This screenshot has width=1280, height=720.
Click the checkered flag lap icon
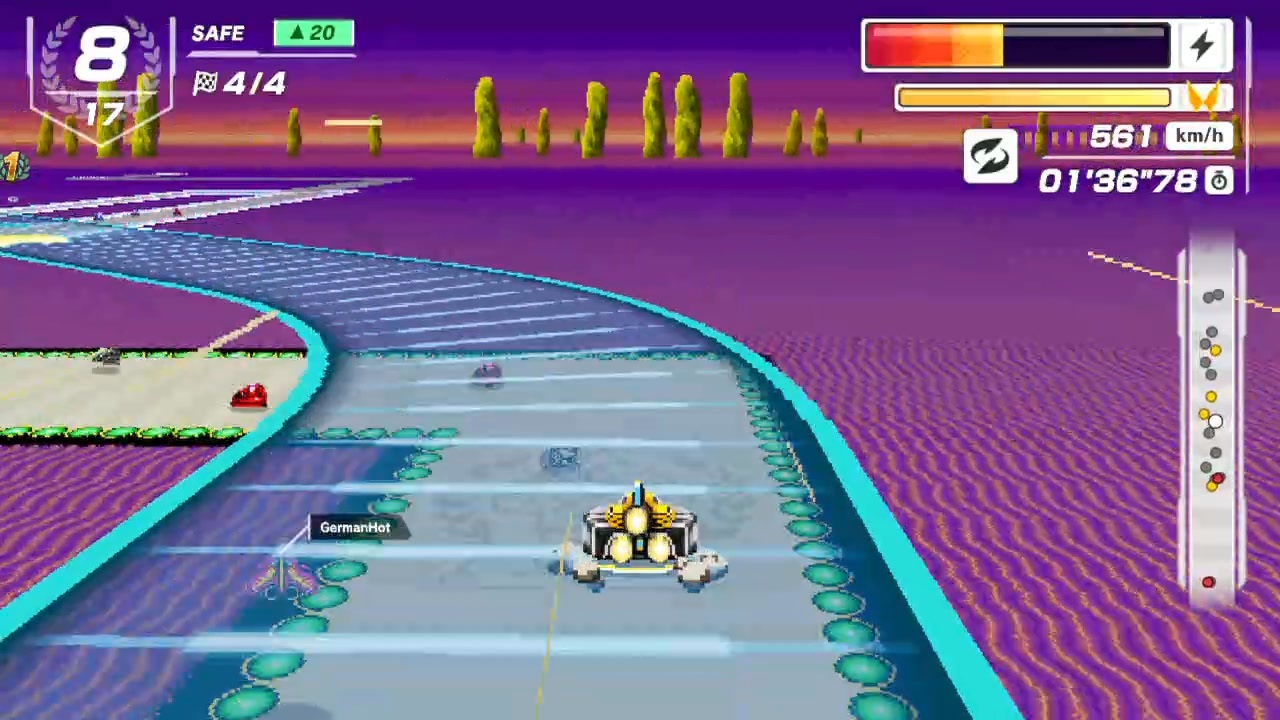pos(206,84)
